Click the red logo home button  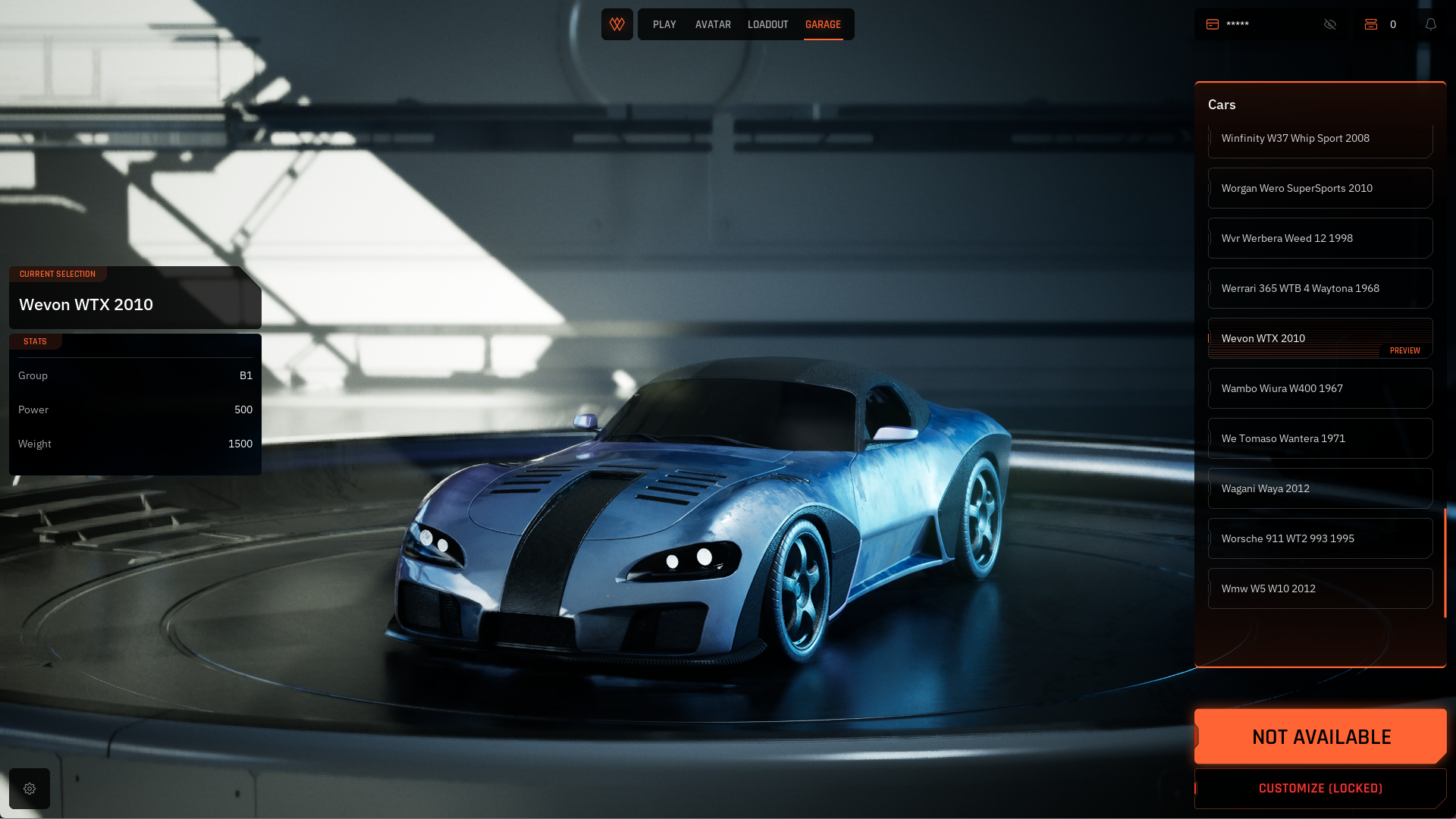pyautogui.click(x=617, y=24)
